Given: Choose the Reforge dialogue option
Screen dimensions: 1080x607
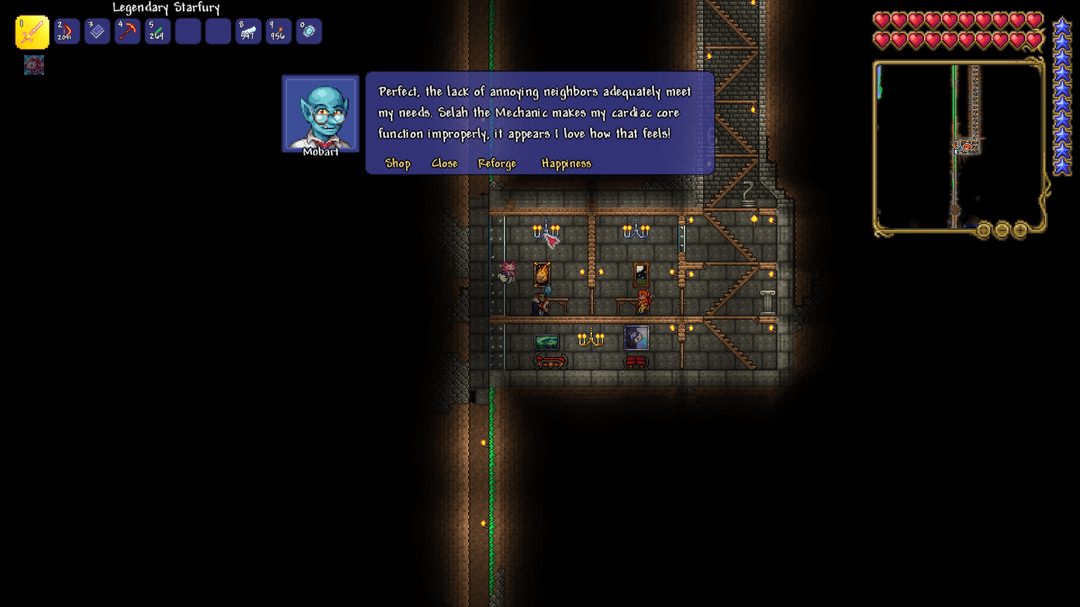Looking at the screenshot, I should [x=497, y=164].
